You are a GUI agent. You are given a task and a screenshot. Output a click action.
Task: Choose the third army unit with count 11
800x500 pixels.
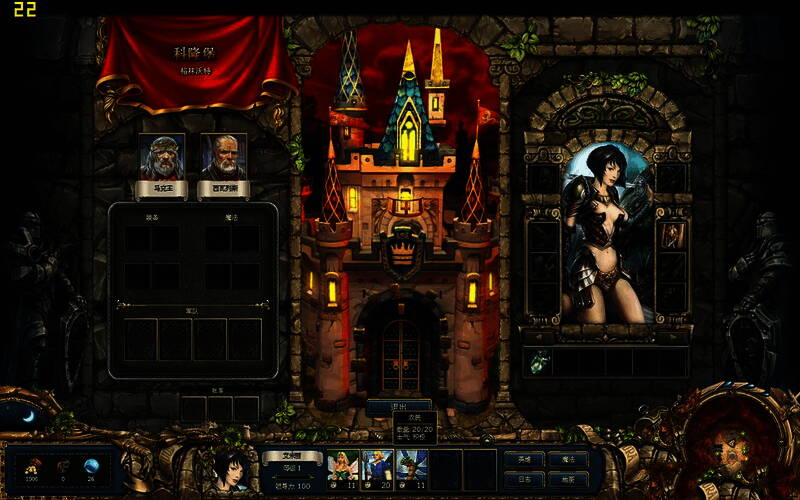pos(411,468)
